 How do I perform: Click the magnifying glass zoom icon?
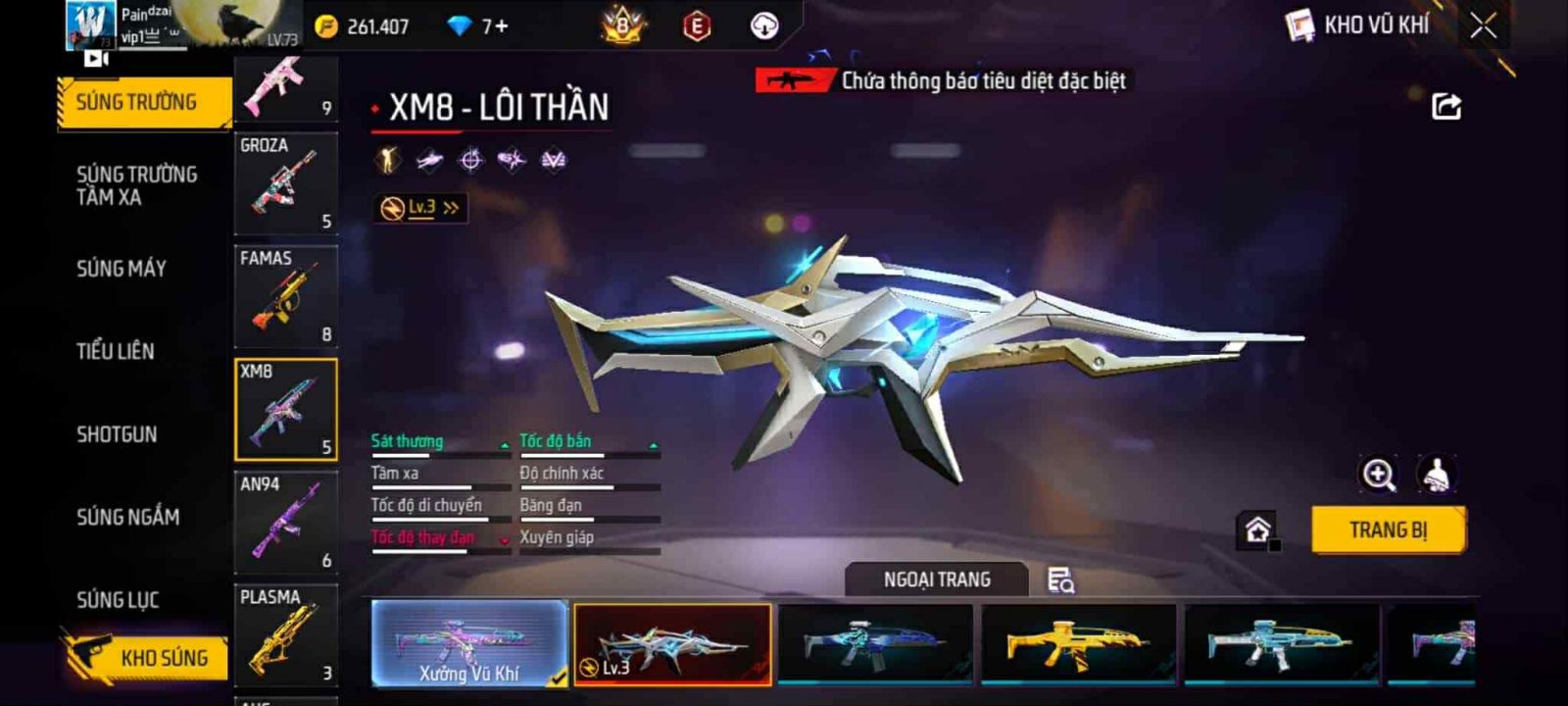tap(1378, 476)
